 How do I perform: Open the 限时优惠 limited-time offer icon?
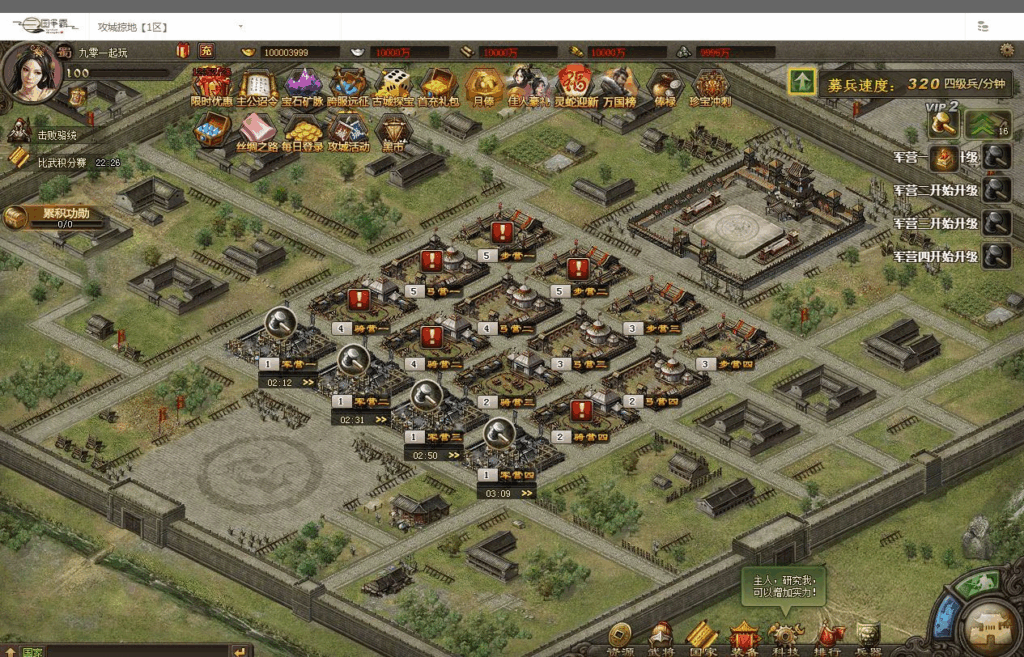click(x=211, y=84)
